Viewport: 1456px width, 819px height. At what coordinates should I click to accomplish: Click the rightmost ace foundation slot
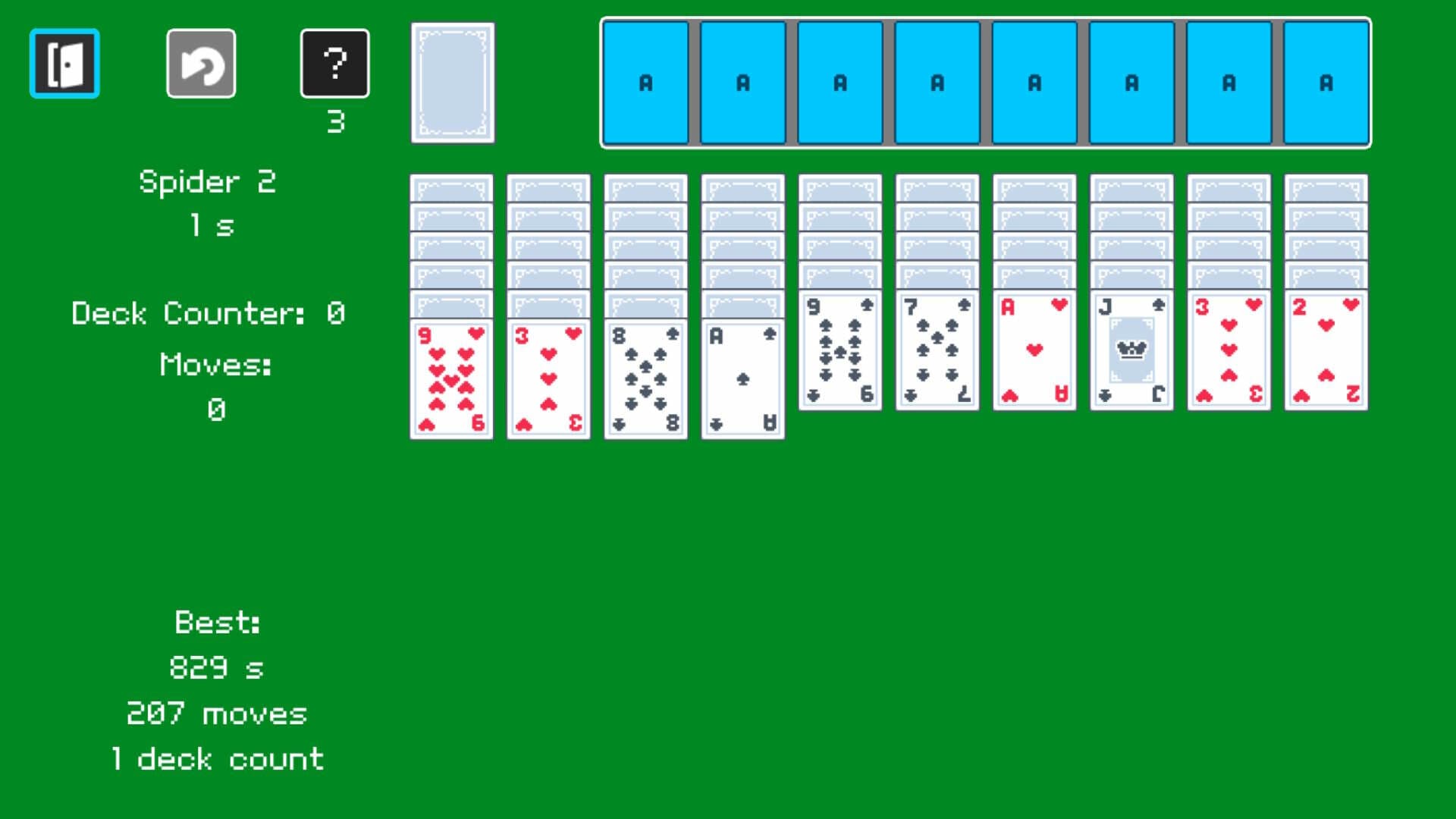1326,83
